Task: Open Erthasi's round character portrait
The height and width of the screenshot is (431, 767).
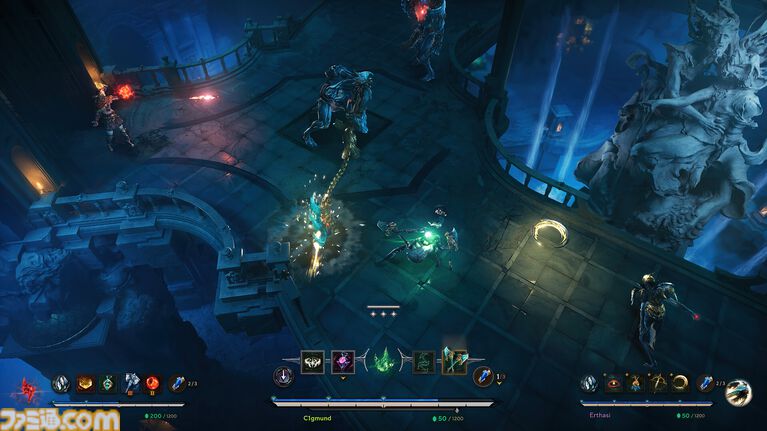Action: pos(738,391)
